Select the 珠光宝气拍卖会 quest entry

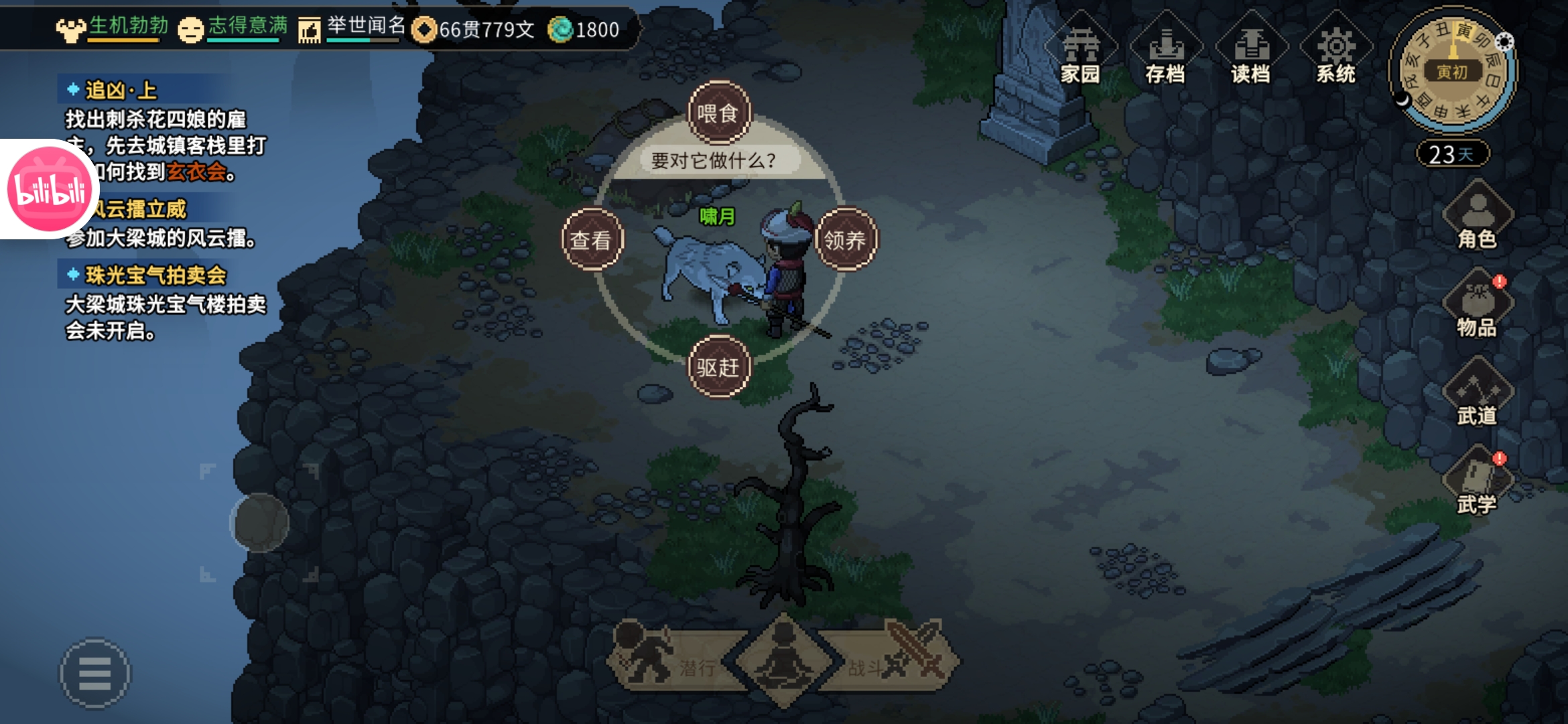pyautogui.click(x=155, y=275)
